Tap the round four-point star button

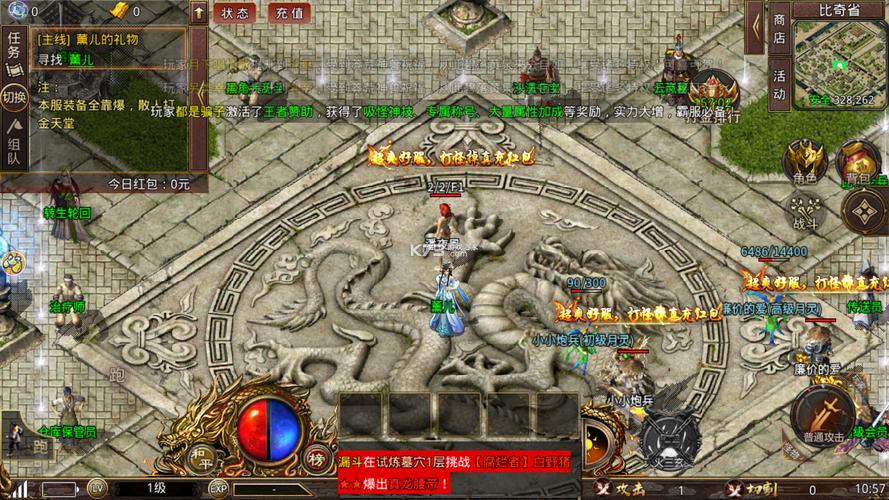click(862, 210)
